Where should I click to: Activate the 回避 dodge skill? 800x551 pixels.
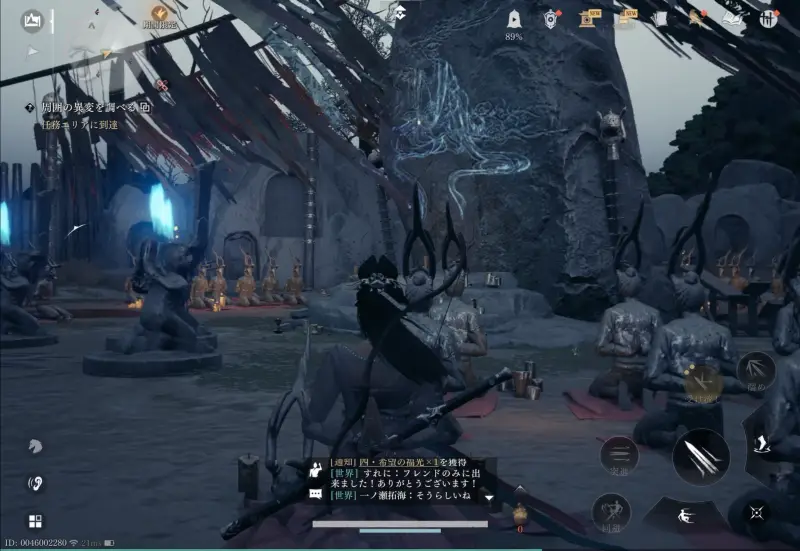click(x=611, y=511)
